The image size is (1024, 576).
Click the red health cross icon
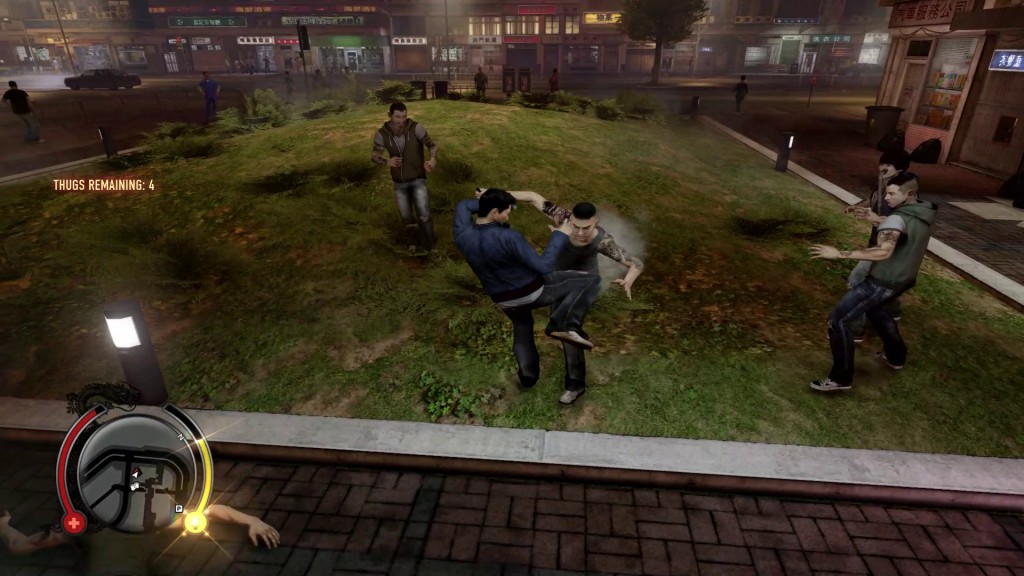click(74, 521)
